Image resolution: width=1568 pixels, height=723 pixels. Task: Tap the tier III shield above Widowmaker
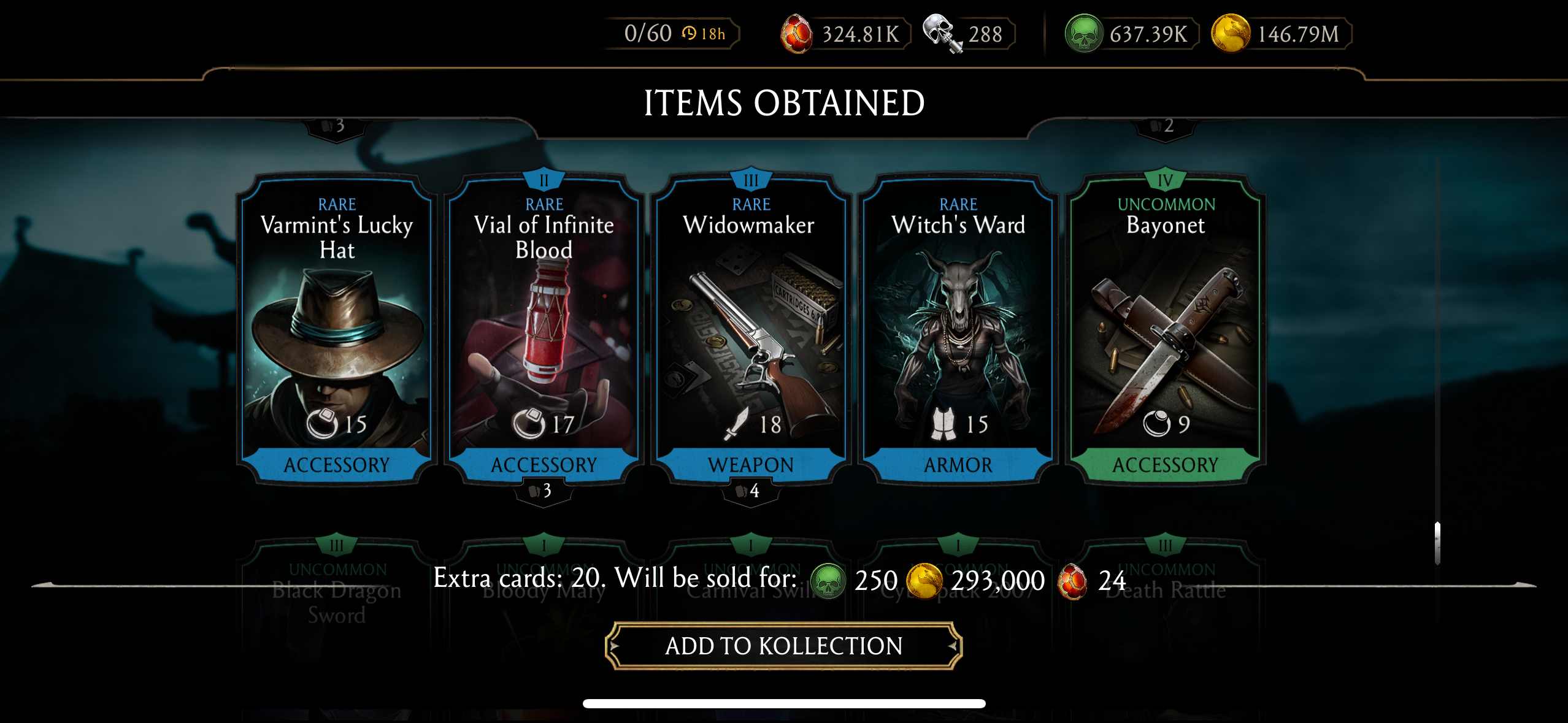(751, 178)
